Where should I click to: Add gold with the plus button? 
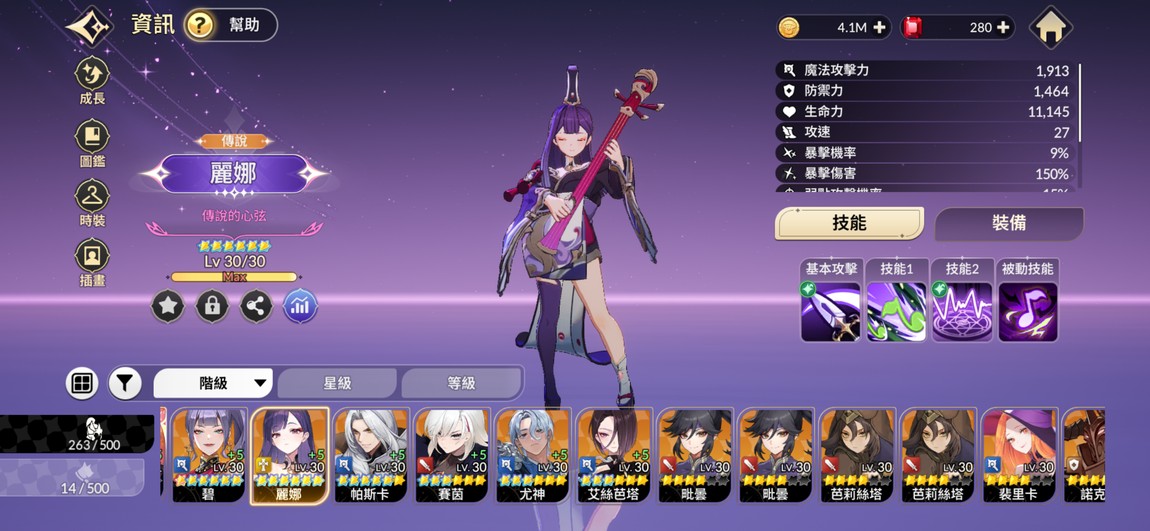[x=879, y=28]
